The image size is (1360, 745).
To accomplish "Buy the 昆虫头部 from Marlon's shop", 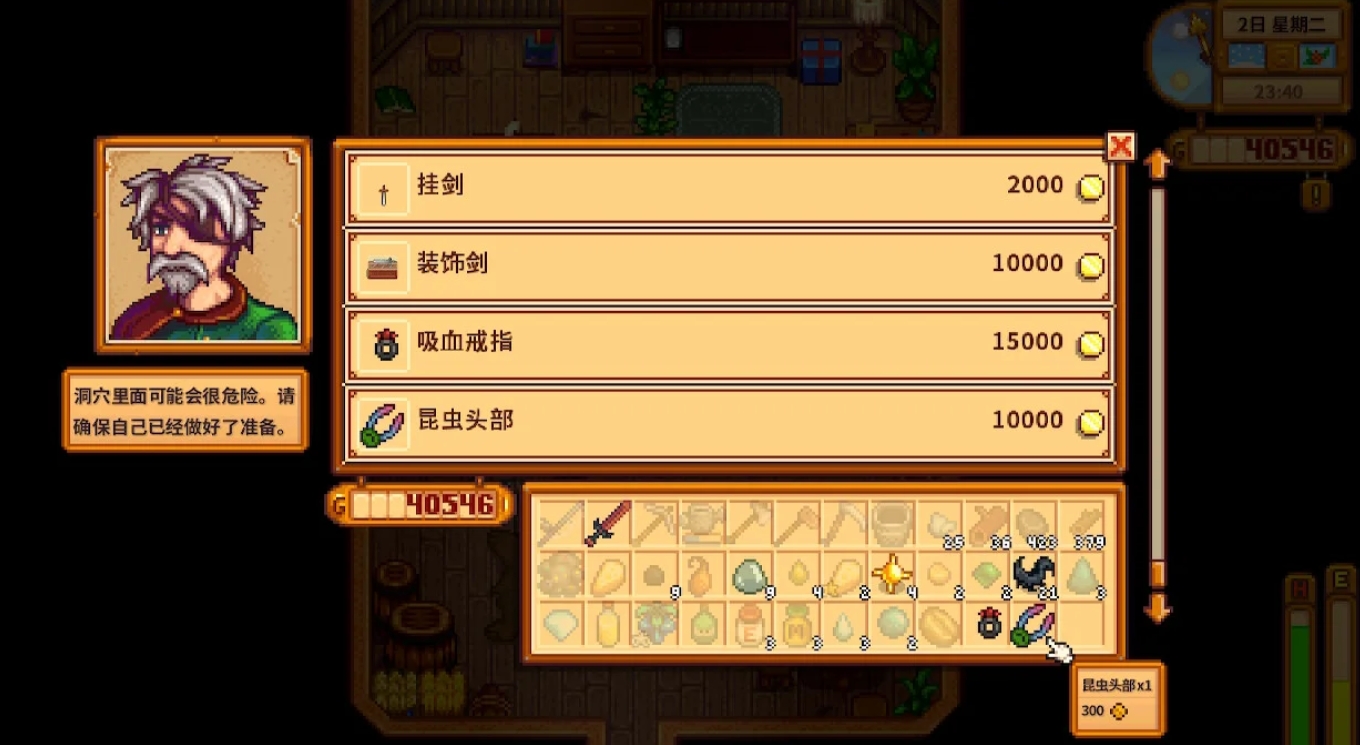I will pyautogui.click(x=730, y=420).
